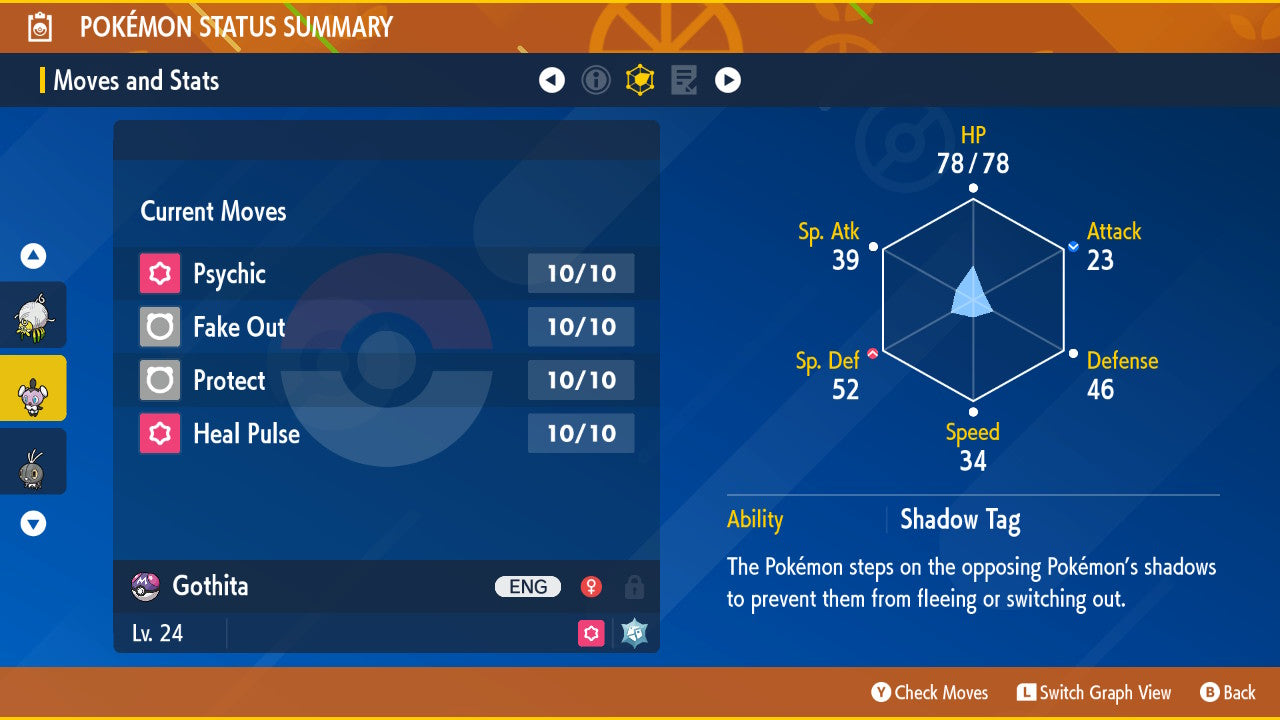Image resolution: width=1280 pixels, height=720 pixels.
Task: Show the previous party Pokémon with up arrow
Action: pos(33,257)
